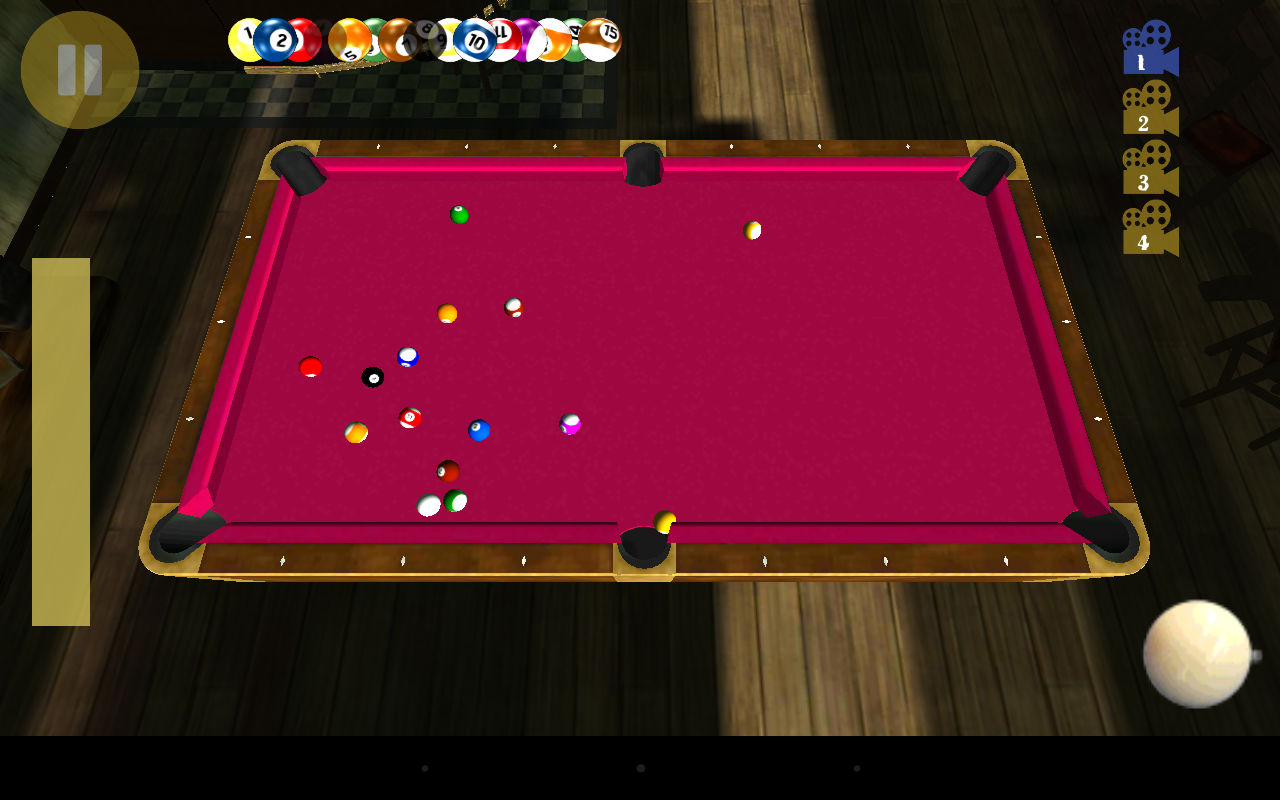1280x800 pixels.
Task: Switch to camera view 2
Action: [1148, 120]
